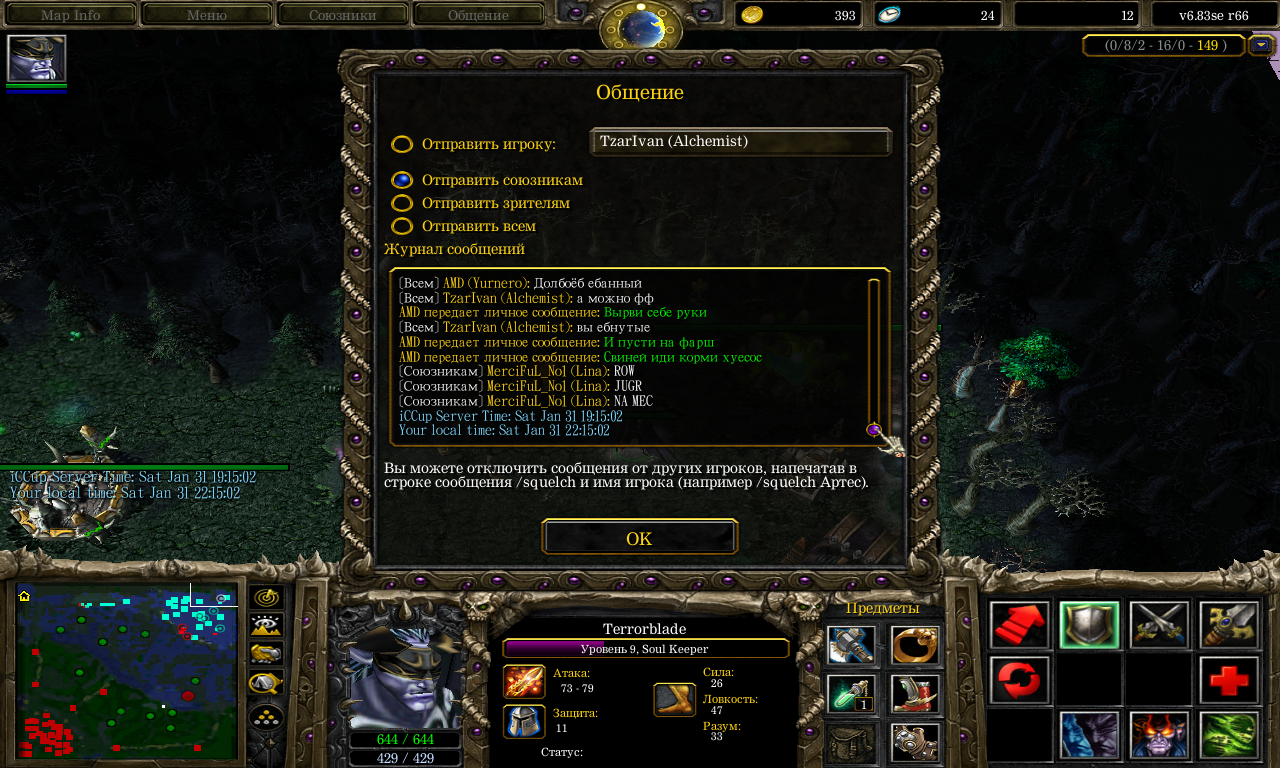1280x768 pixels.
Task: Choose 'Отправить зрителям' radio option
Action: (402, 203)
